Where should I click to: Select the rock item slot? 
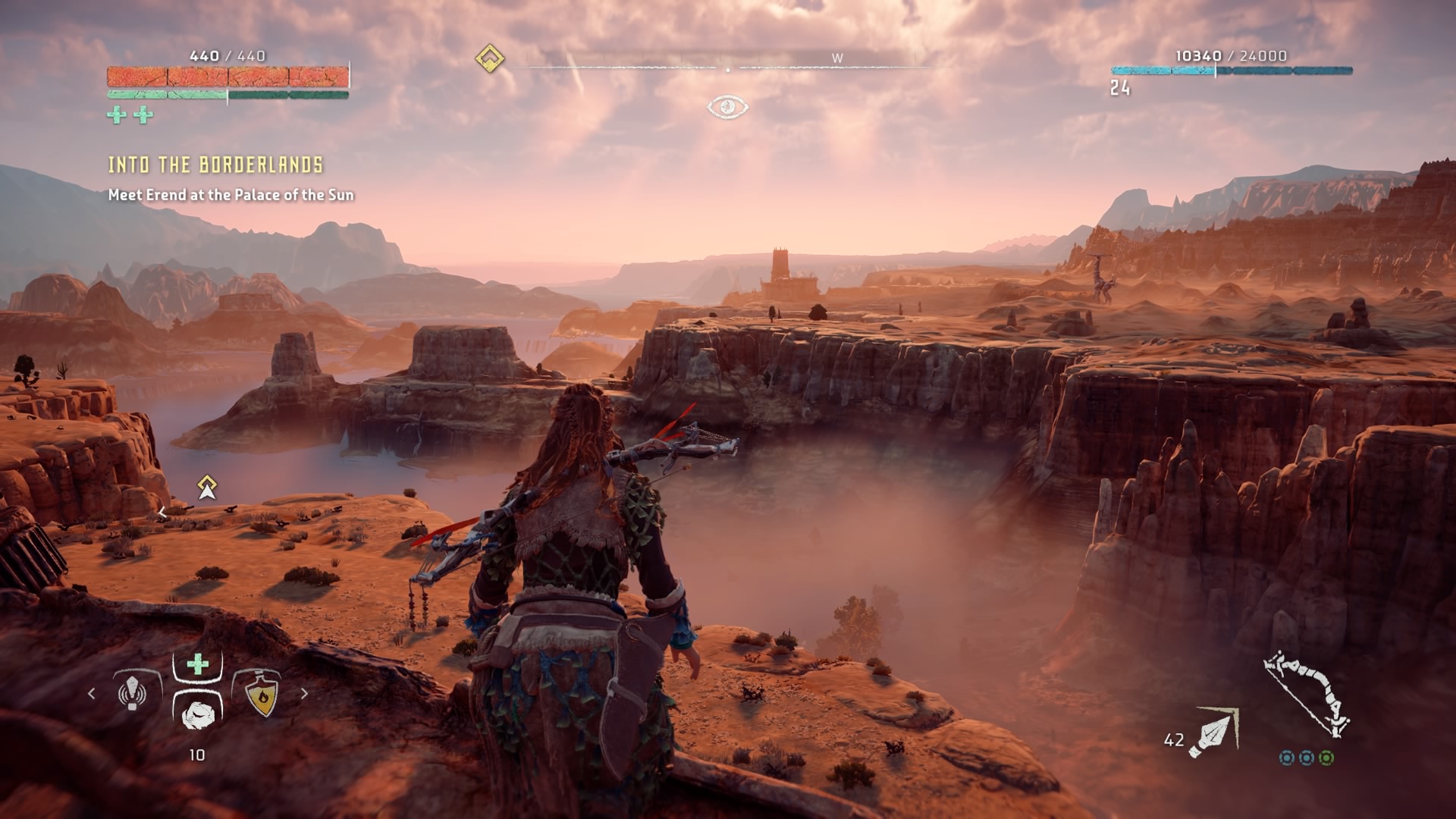(198, 713)
